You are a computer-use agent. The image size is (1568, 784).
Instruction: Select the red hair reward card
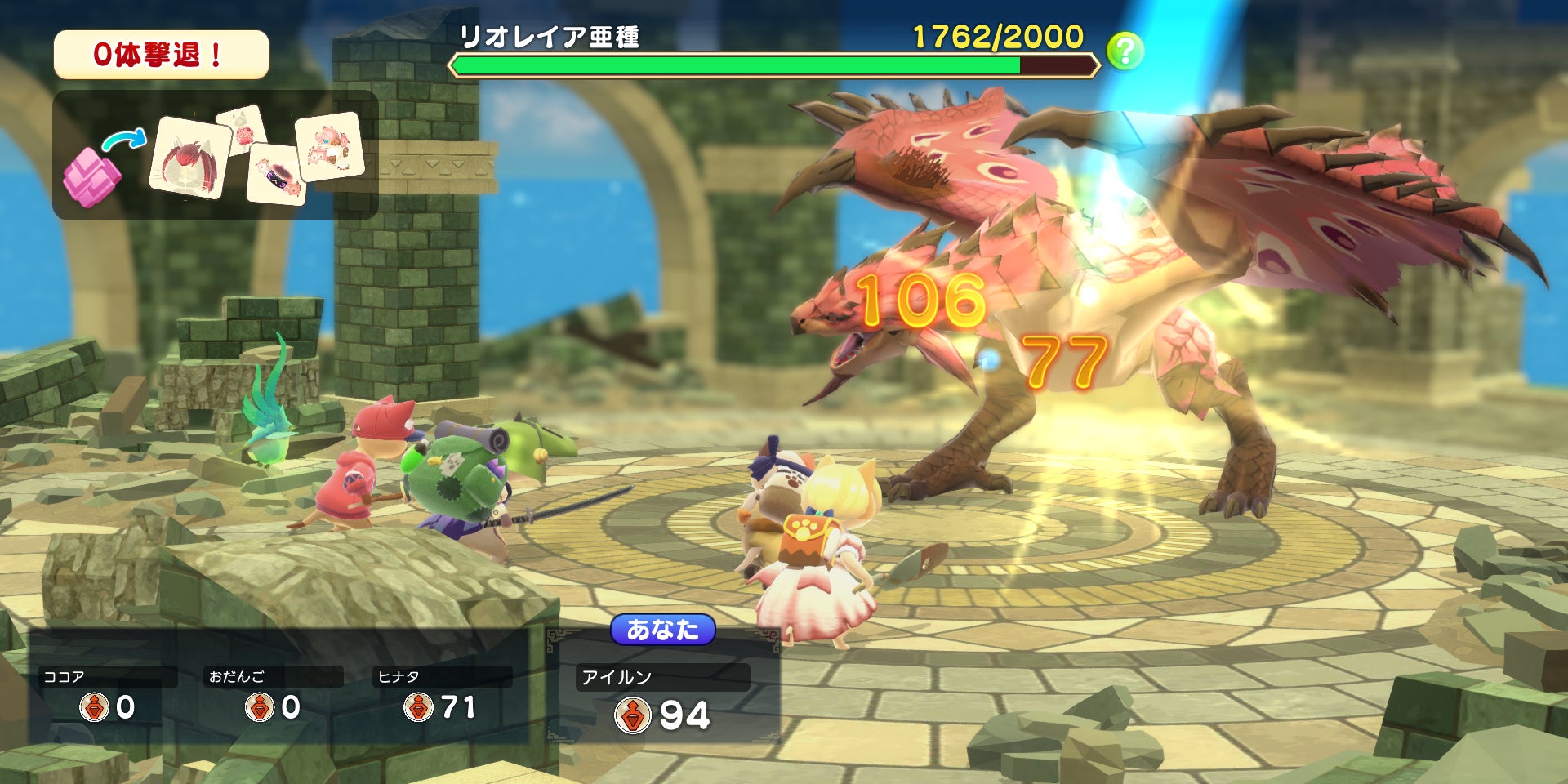coord(190,157)
